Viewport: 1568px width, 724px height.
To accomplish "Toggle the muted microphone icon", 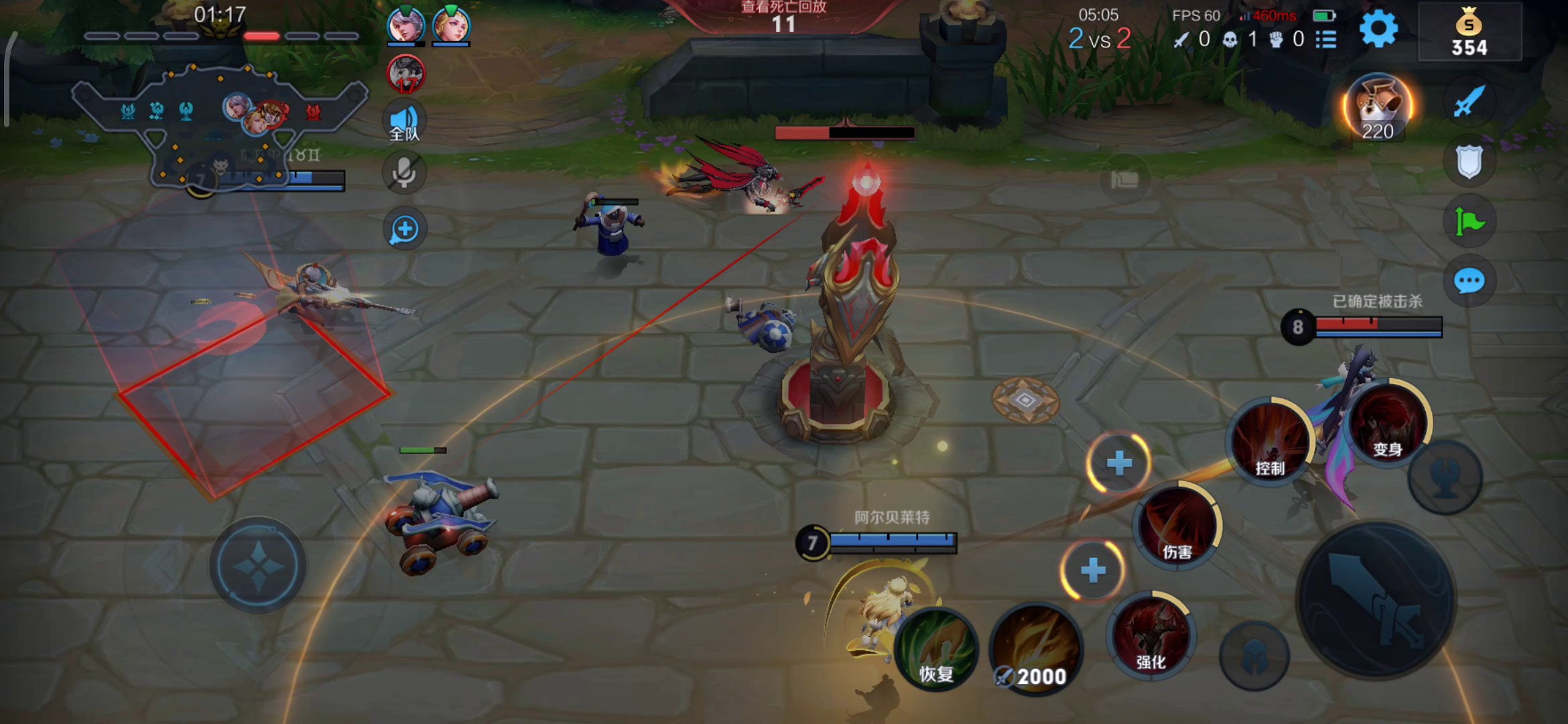I will (x=404, y=172).
